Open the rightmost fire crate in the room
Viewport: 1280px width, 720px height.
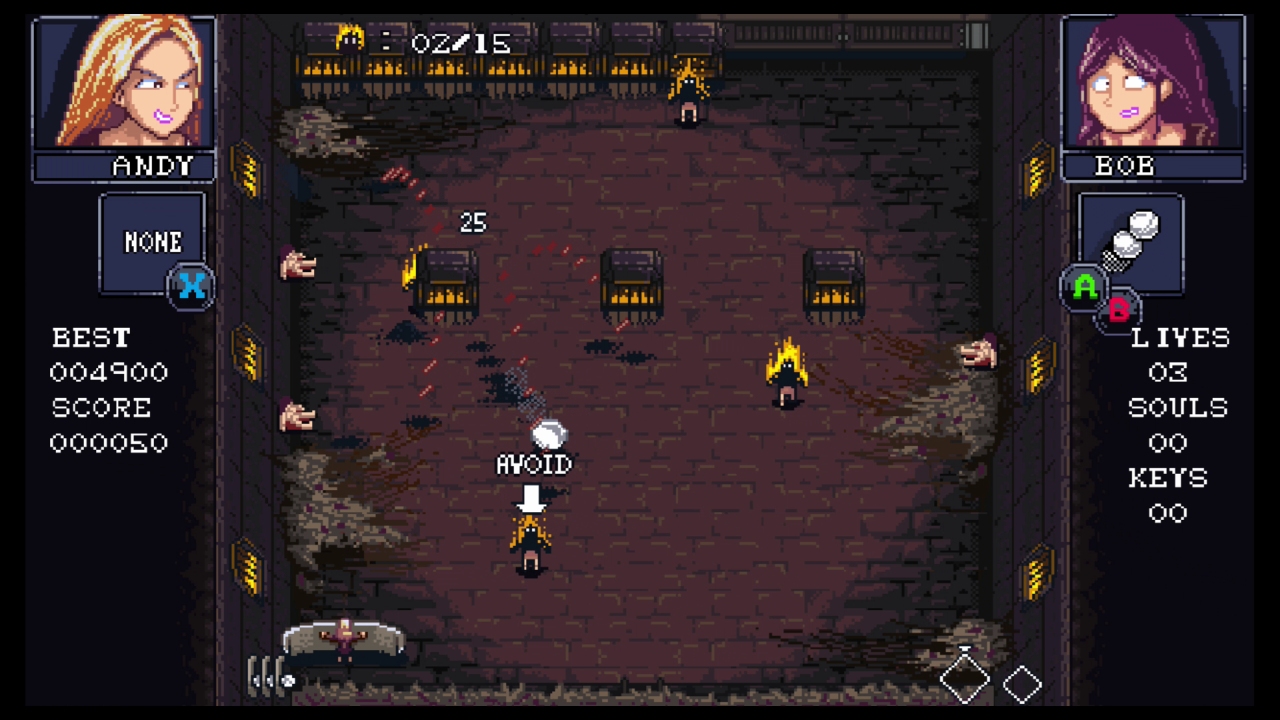point(833,282)
